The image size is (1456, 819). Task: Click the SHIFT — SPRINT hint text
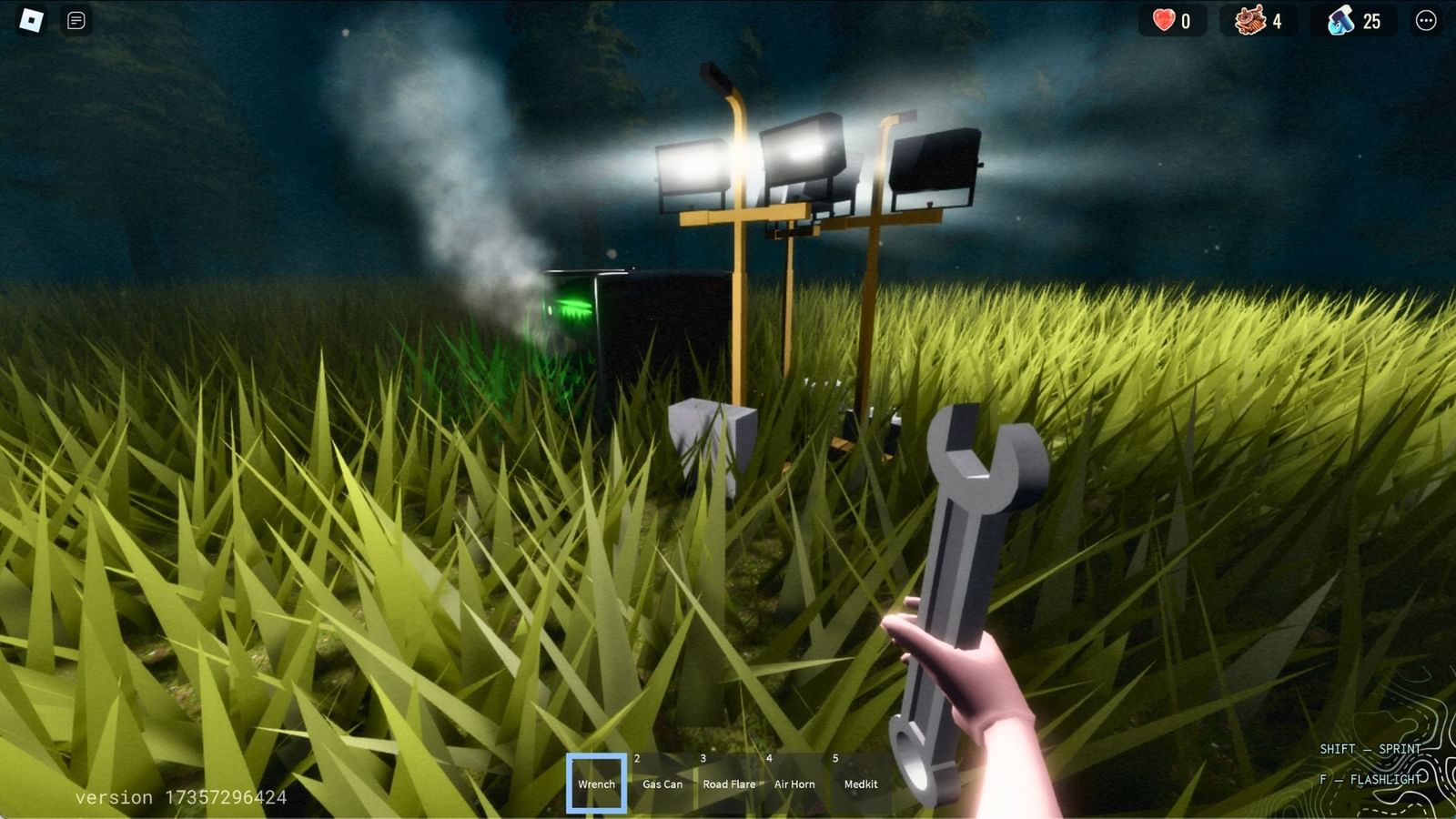click(x=1369, y=749)
